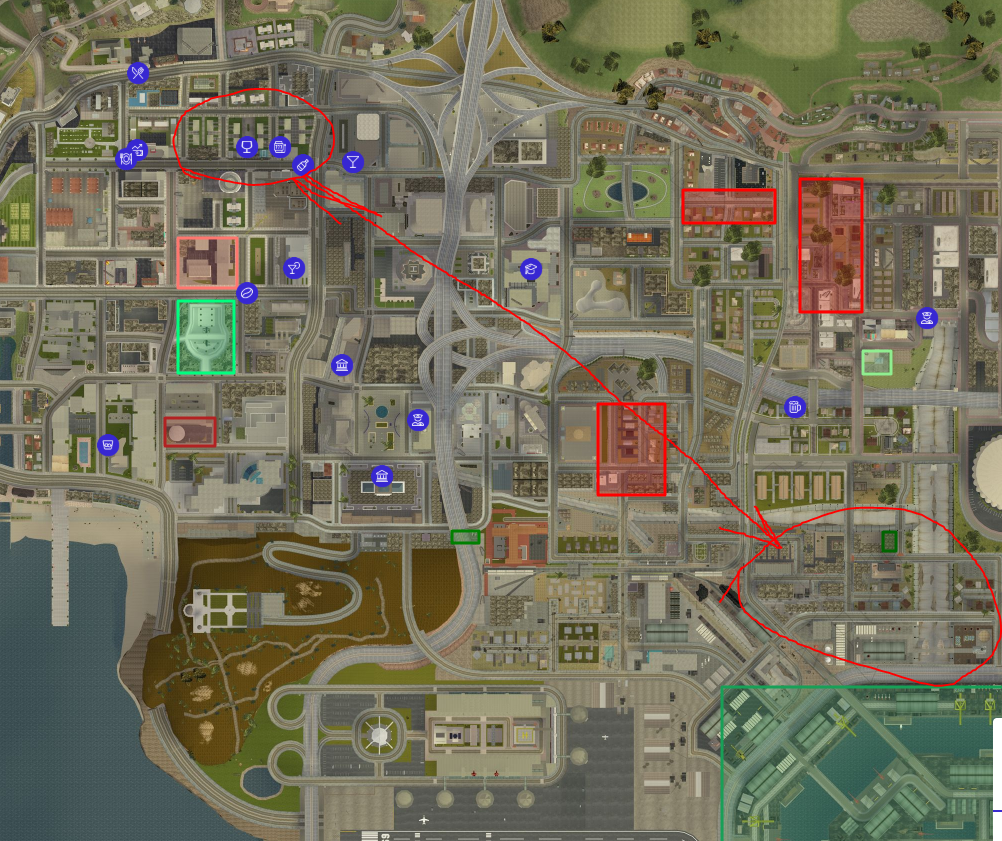
Task: Select the pink-bordered territory zone
Action: [x=207, y=262]
